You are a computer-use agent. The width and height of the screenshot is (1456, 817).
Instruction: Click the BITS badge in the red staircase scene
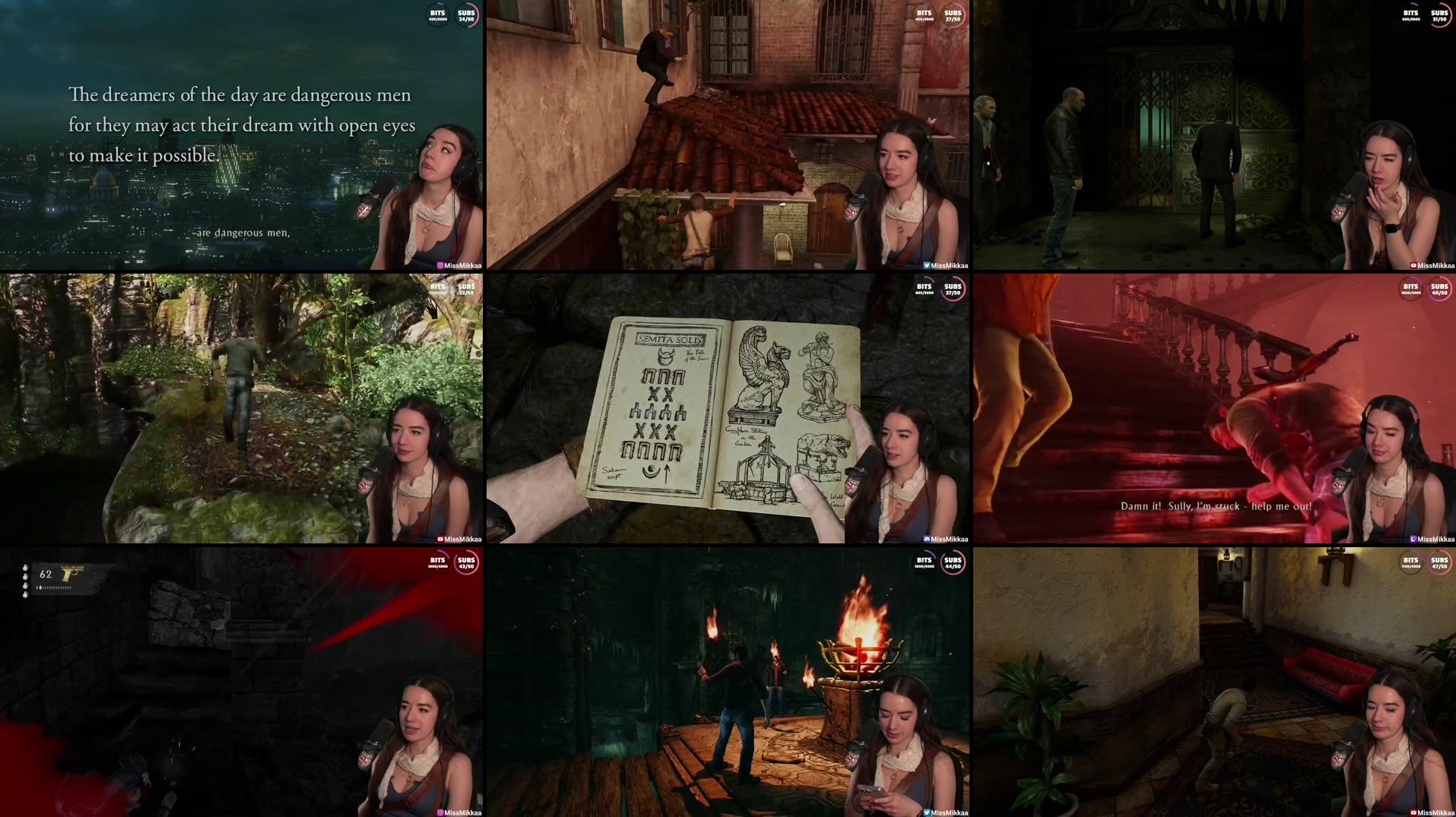point(1411,287)
